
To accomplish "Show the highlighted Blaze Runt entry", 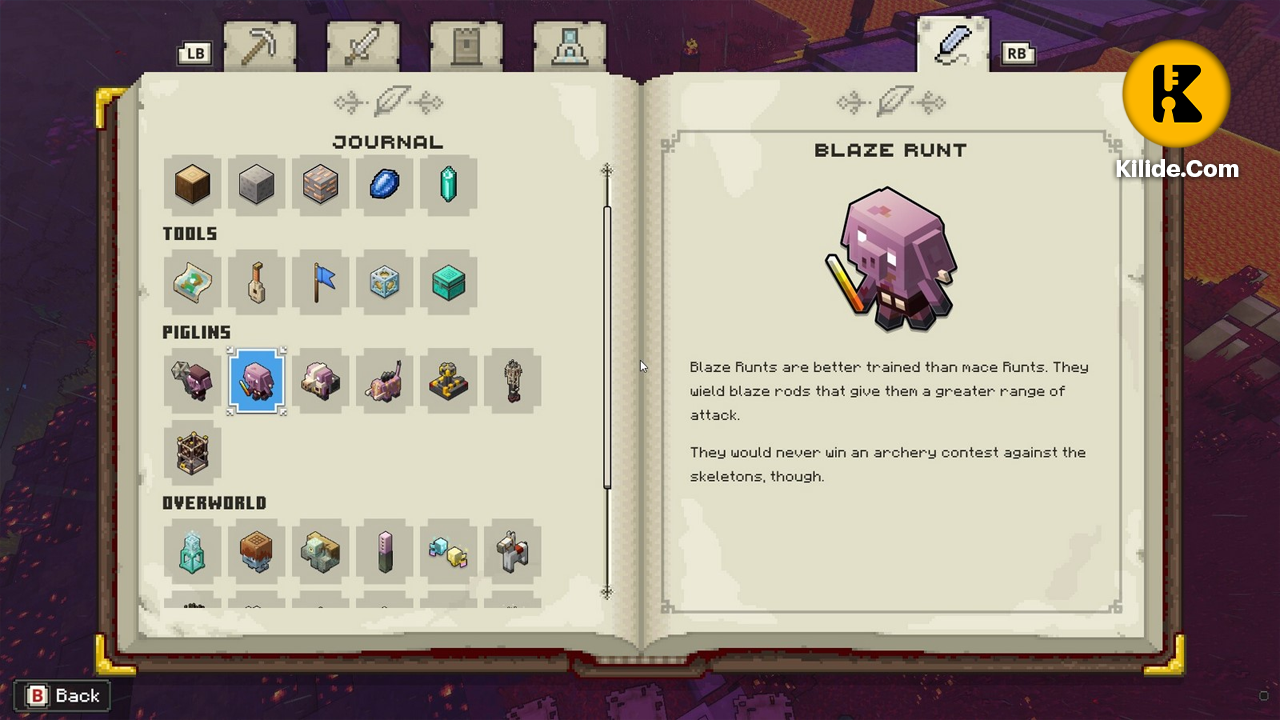I will [x=256, y=381].
